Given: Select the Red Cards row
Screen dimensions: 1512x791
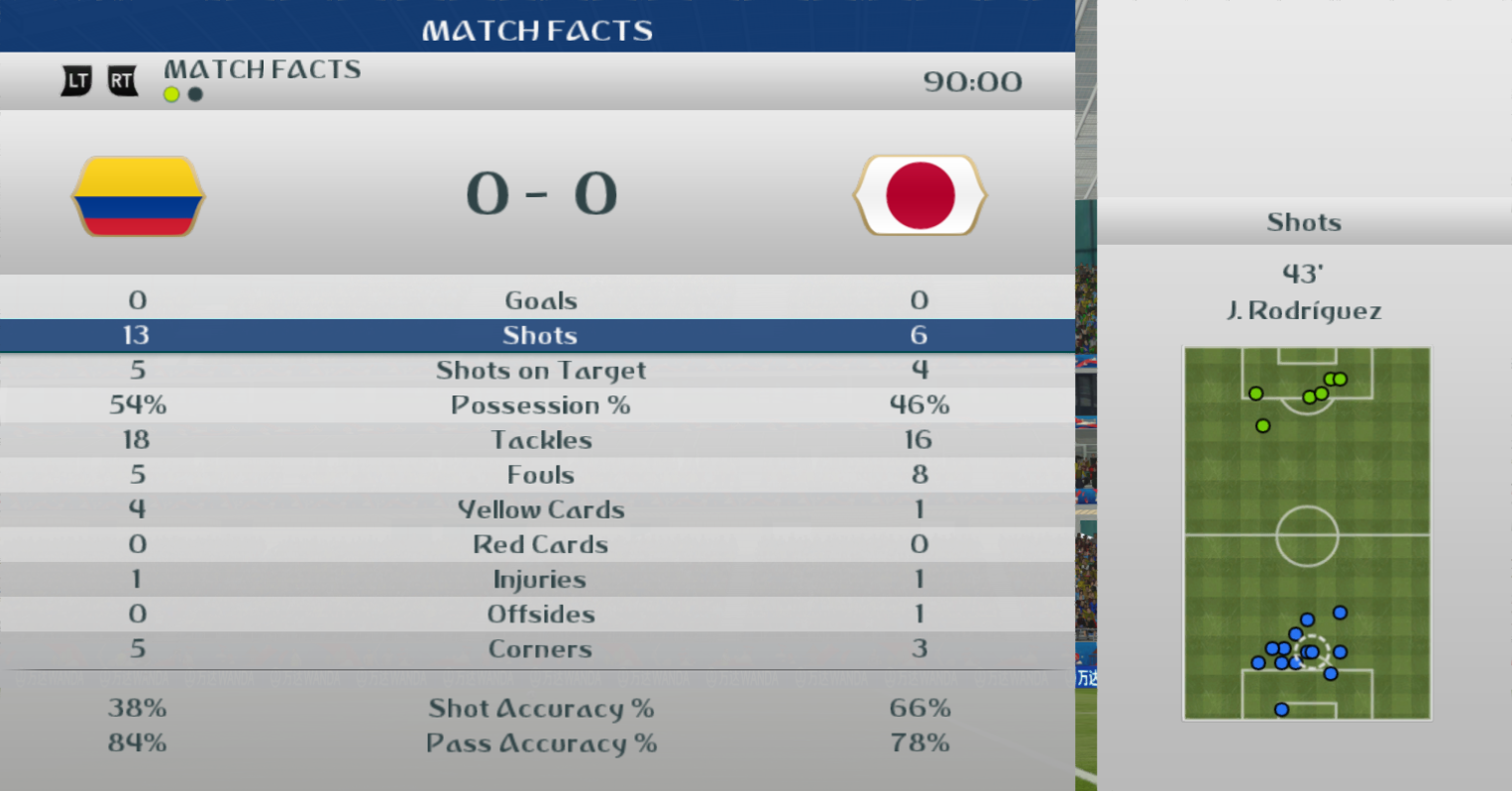Looking at the screenshot, I should 540,544.
